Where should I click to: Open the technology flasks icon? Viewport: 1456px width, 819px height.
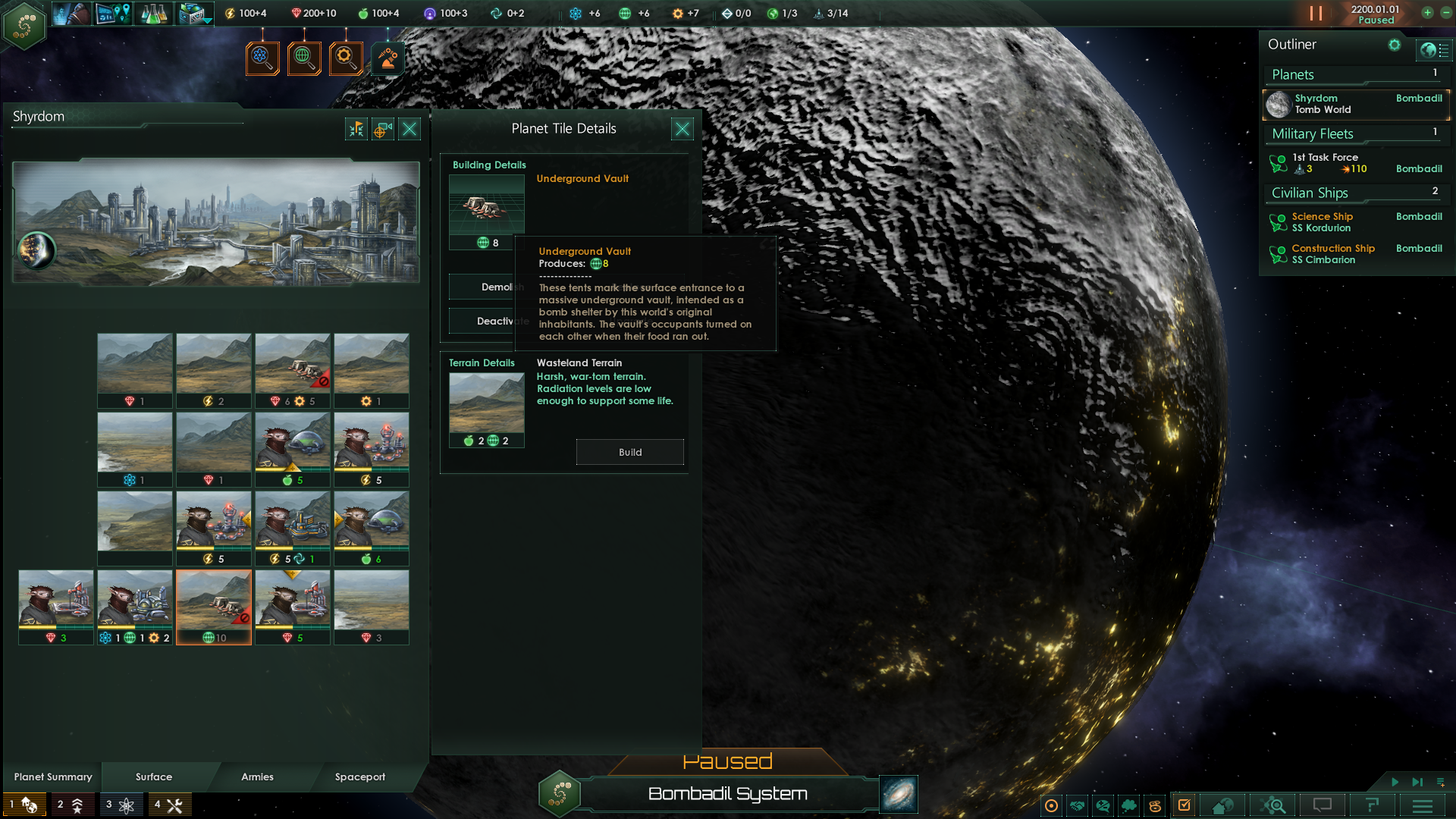pyautogui.click(x=153, y=14)
